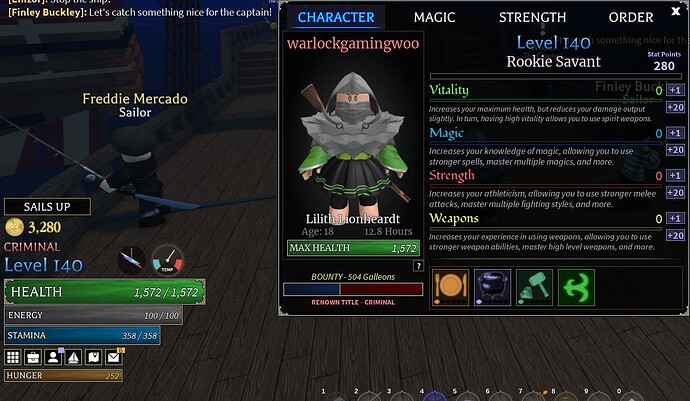Add twenty points to Vitality

(x=675, y=108)
